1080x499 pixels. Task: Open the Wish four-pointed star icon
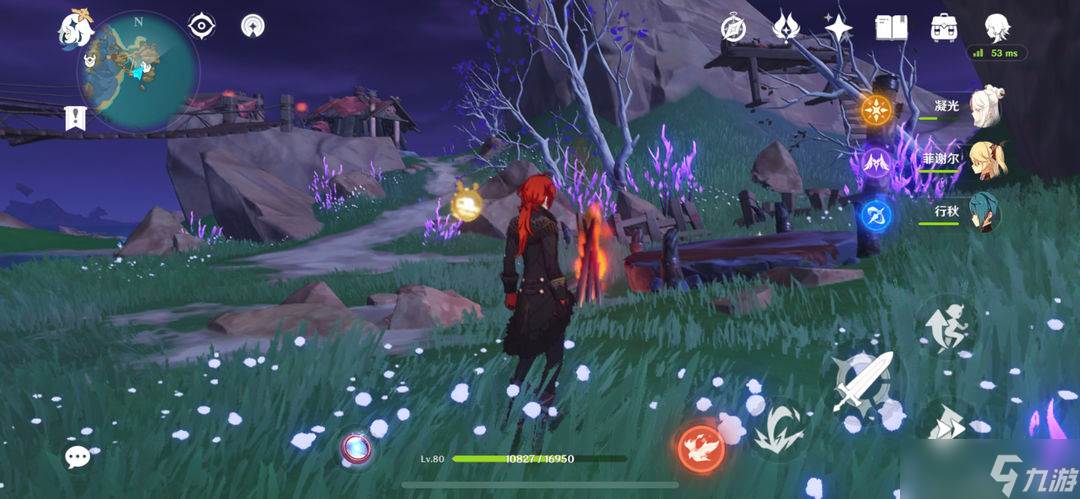click(837, 27)
